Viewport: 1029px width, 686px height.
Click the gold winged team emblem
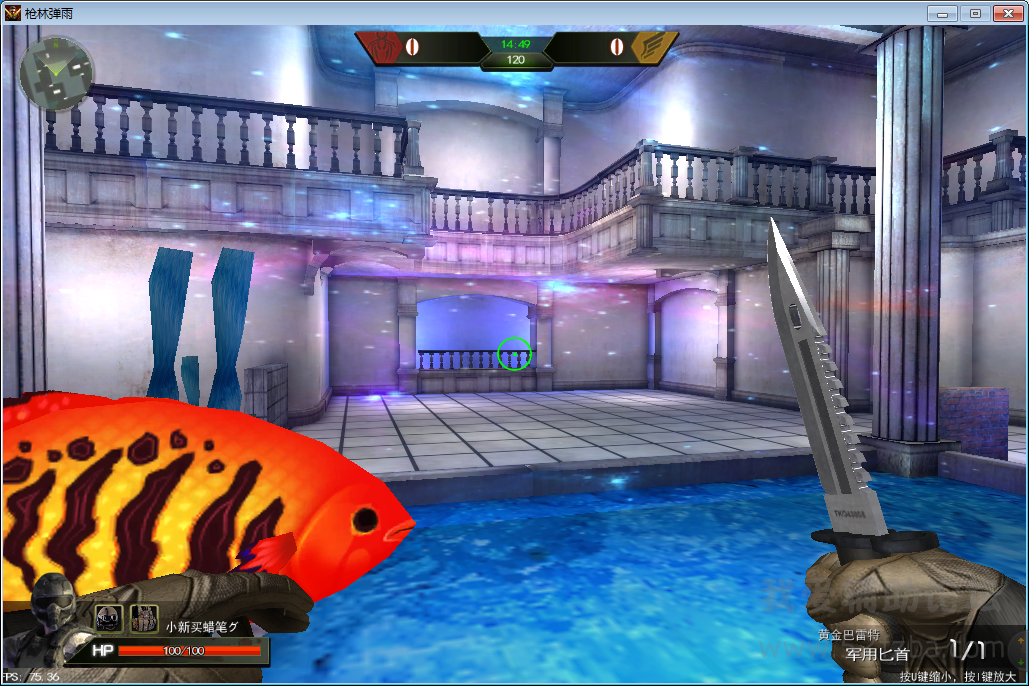(652, 46)
